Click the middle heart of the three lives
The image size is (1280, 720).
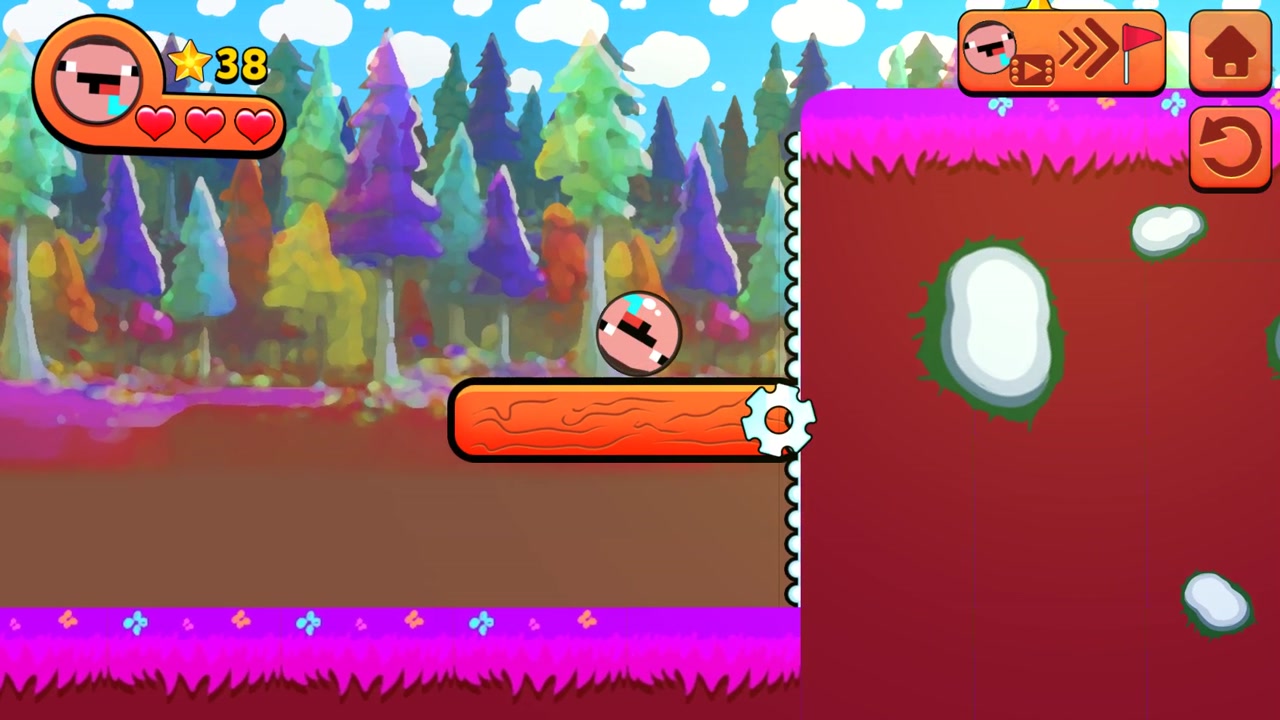(204, 125)
